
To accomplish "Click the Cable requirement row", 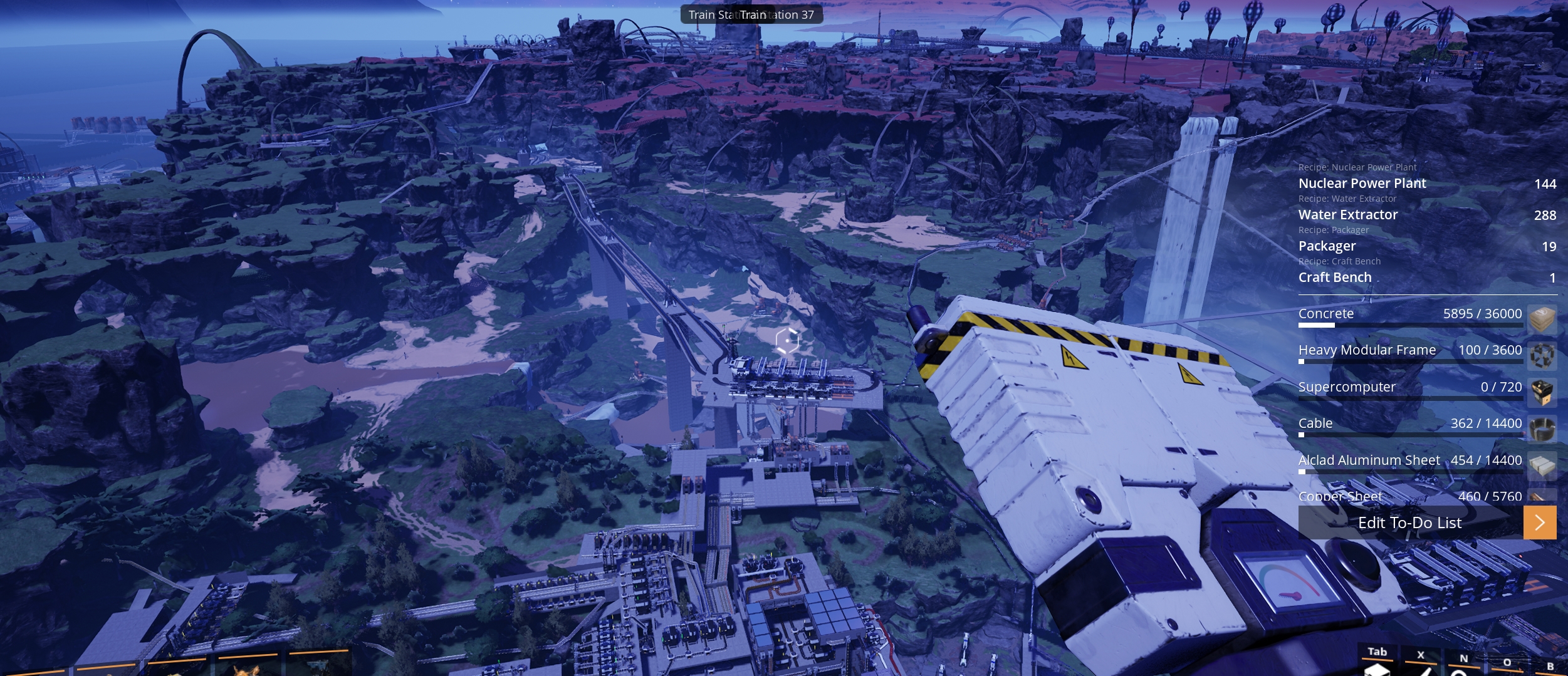I will pyautogui.click(x=1410, y=424).
